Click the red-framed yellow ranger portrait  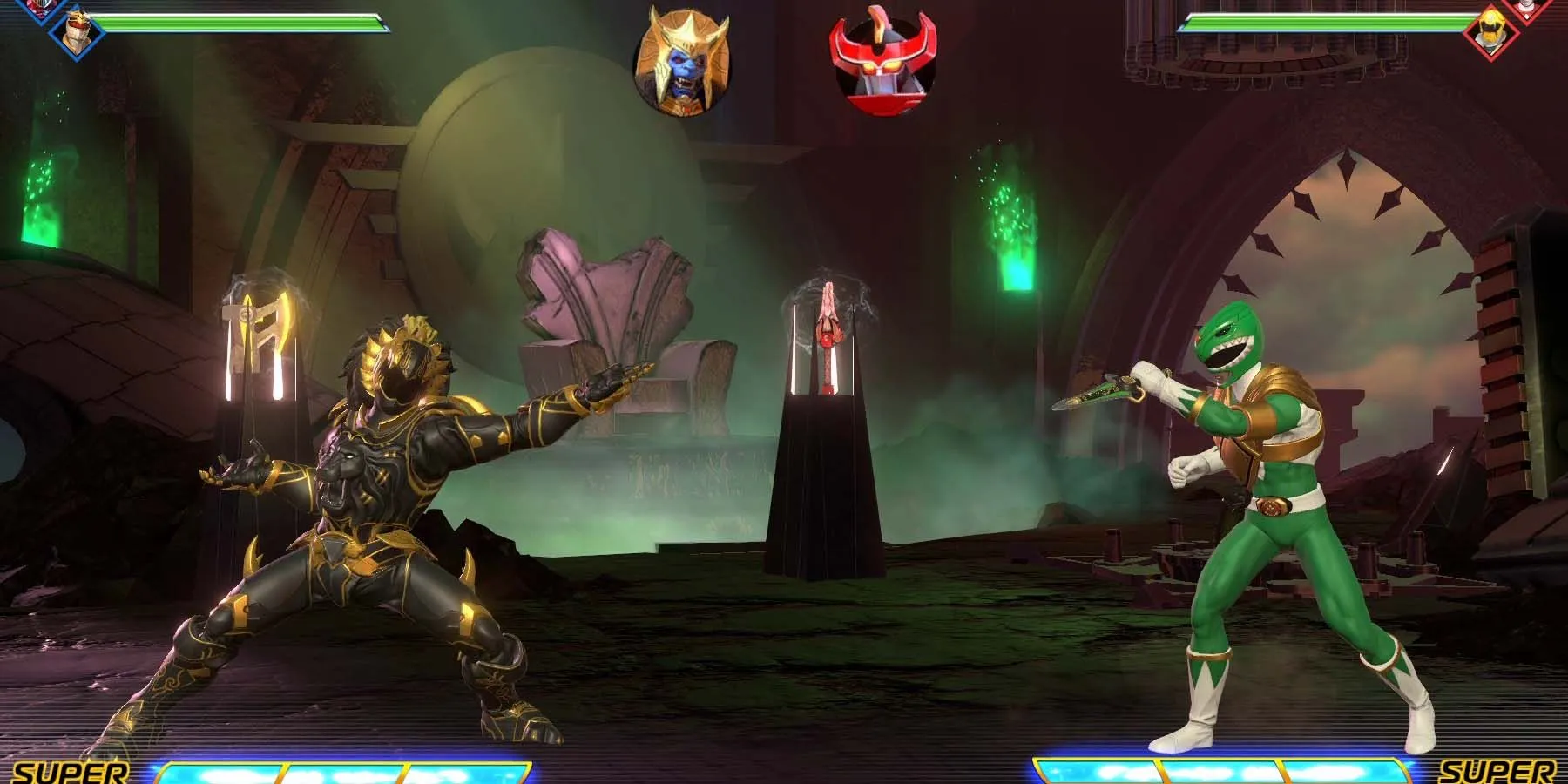click(x=1490, y=31)
